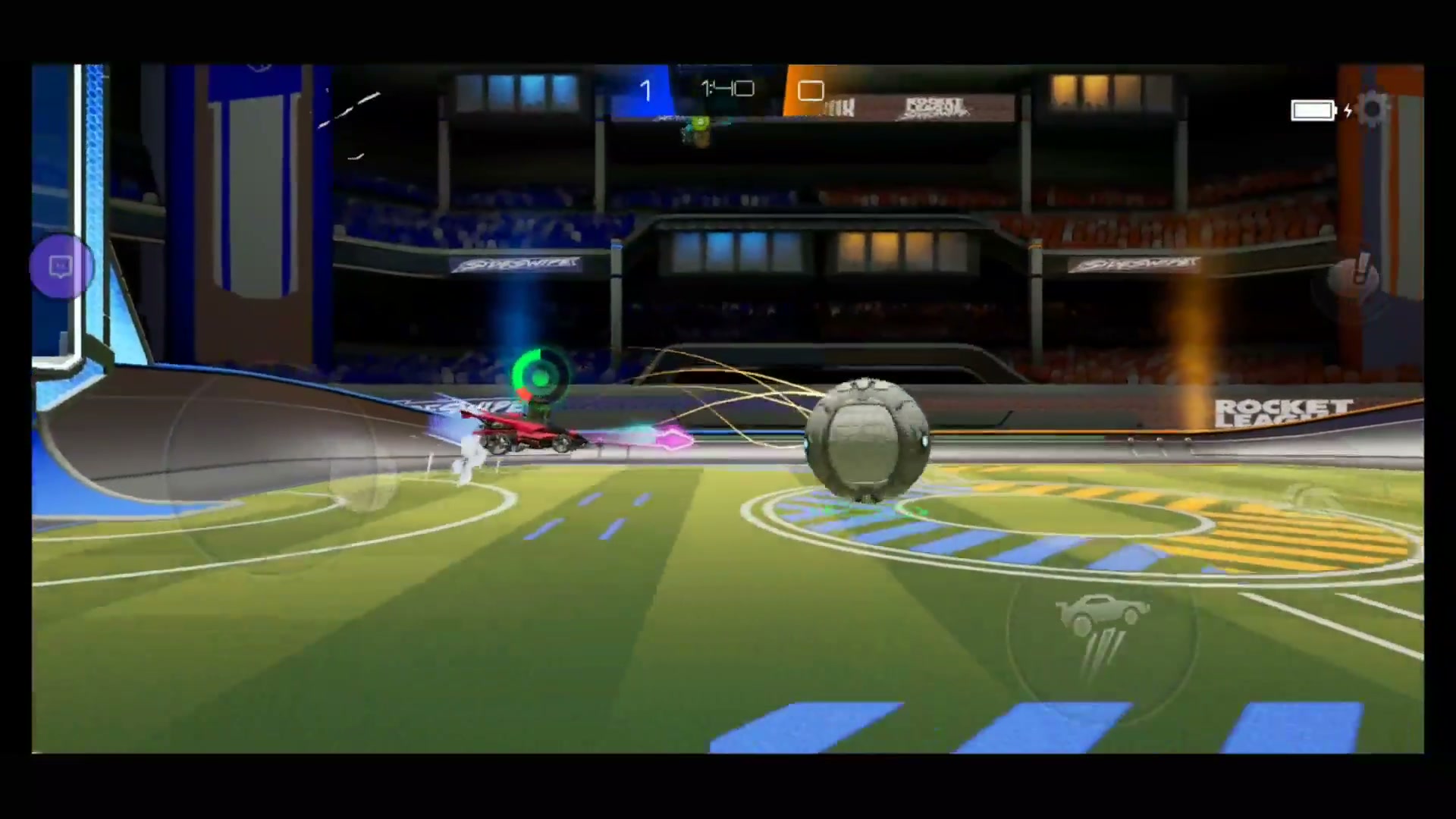Viewport: 1456px width, 819px height.
Task: Toggle the charging indicator lightning symbol
Action: point(1348,111)
